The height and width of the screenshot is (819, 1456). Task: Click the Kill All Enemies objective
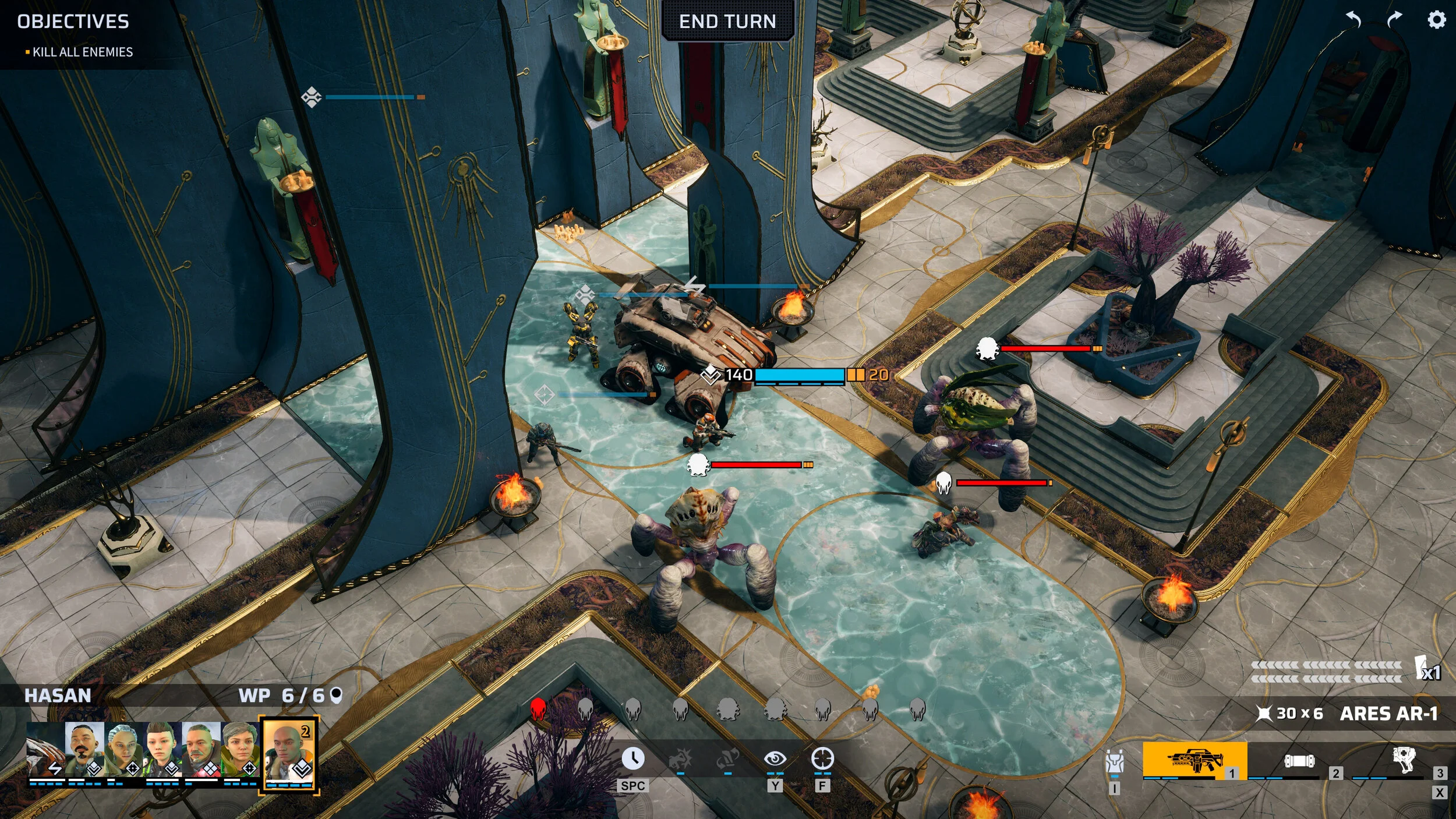(x=82, y=52)
